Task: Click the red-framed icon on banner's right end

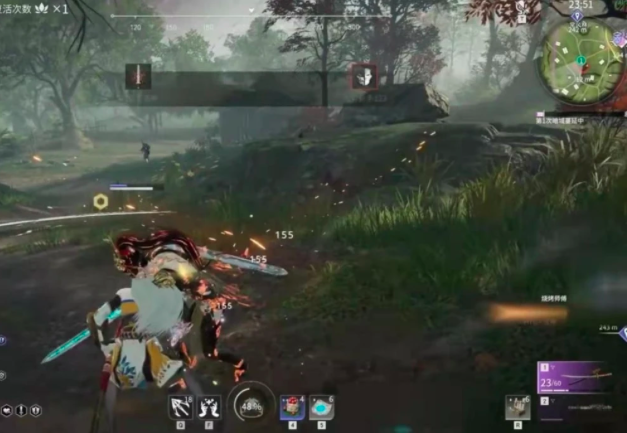Action: (x=363, y=77)
